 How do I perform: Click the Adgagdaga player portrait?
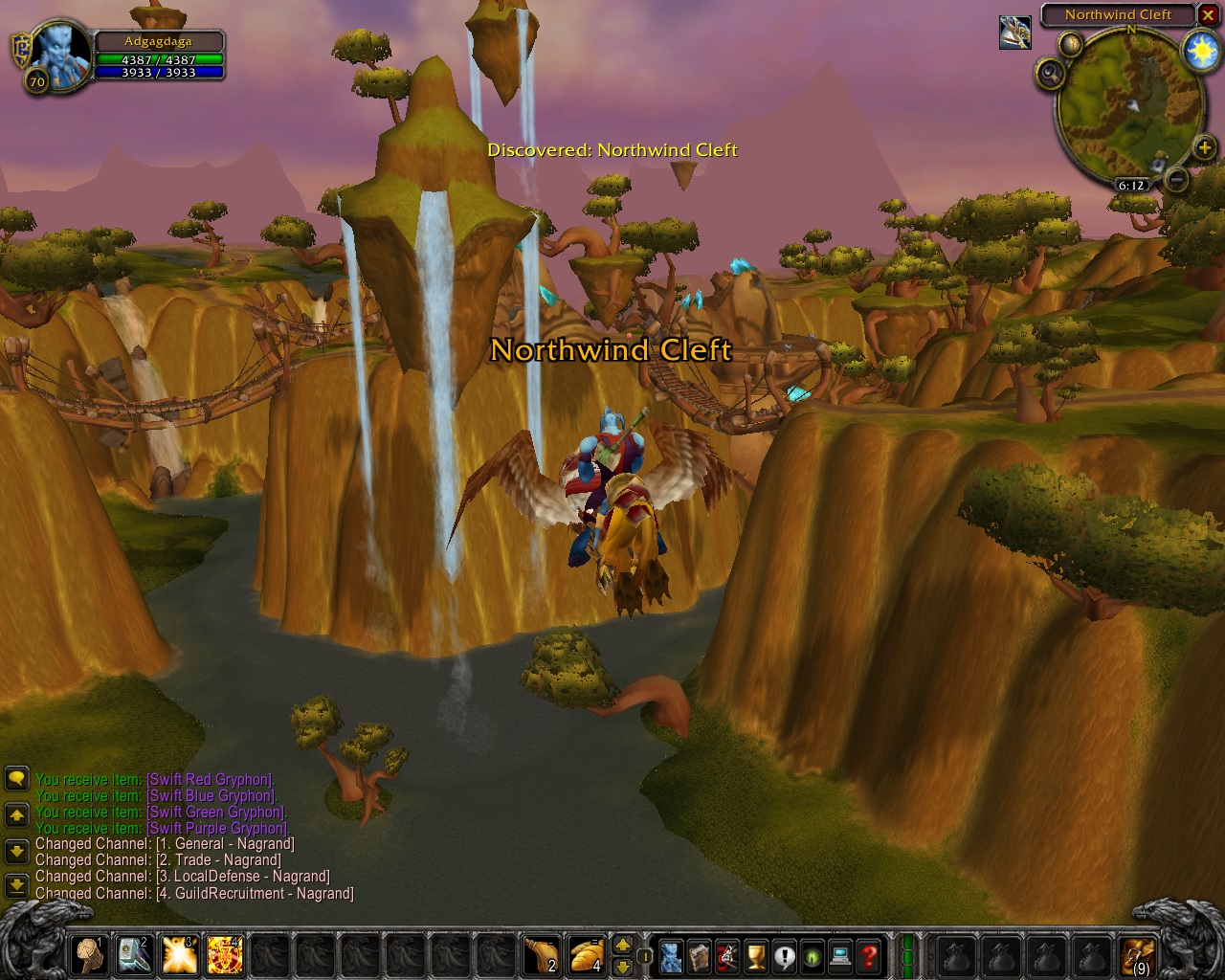[59, 54]
